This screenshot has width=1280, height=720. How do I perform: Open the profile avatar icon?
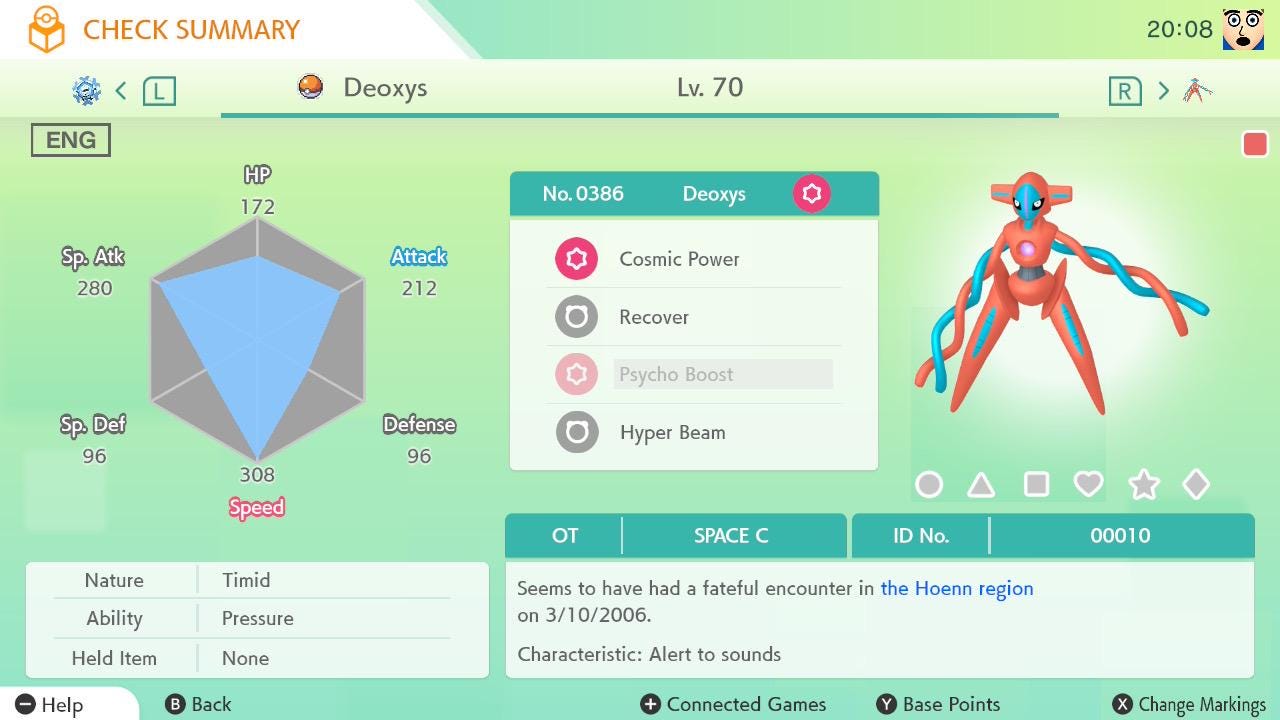tap(1243, 29)
